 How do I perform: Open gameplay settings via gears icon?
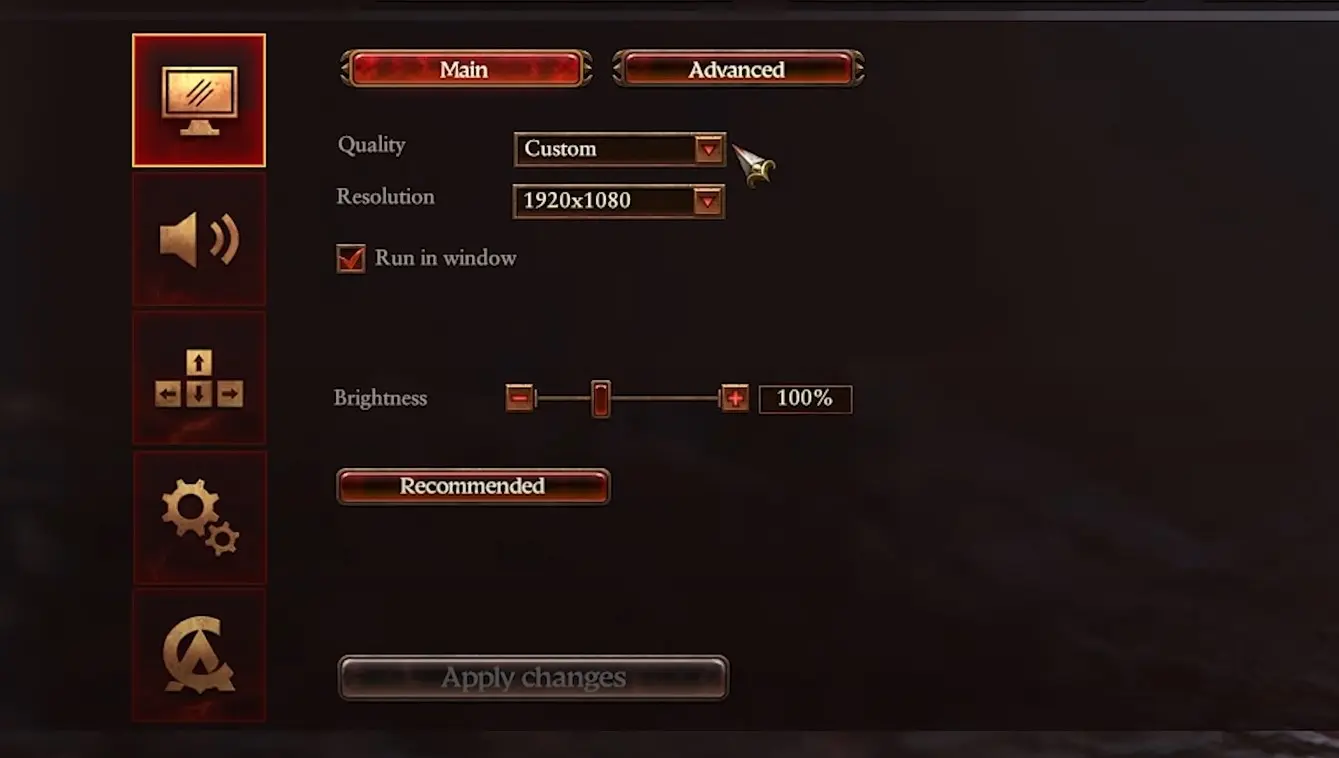pos(199,517)
